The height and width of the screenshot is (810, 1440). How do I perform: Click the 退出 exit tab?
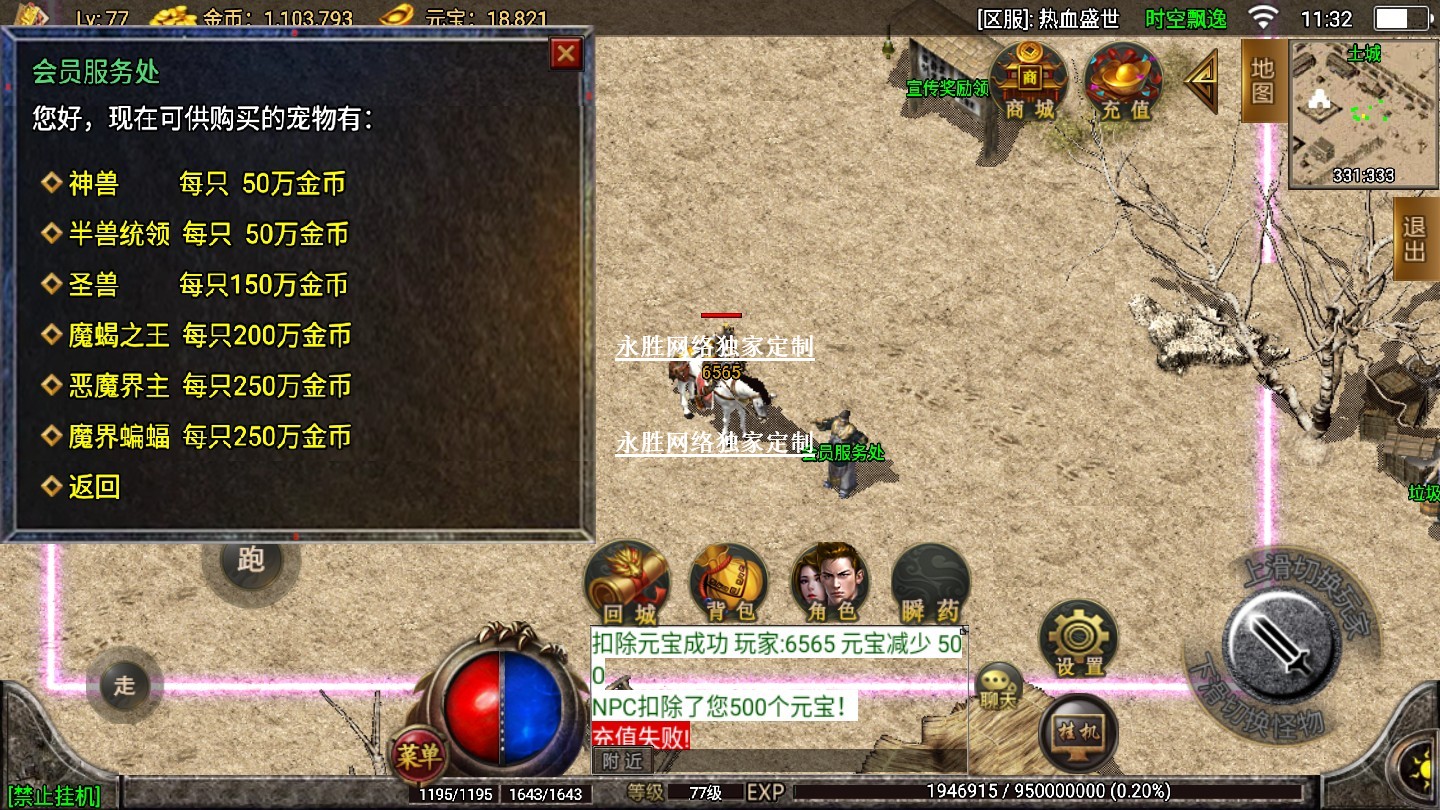[x=1415, y=238]
